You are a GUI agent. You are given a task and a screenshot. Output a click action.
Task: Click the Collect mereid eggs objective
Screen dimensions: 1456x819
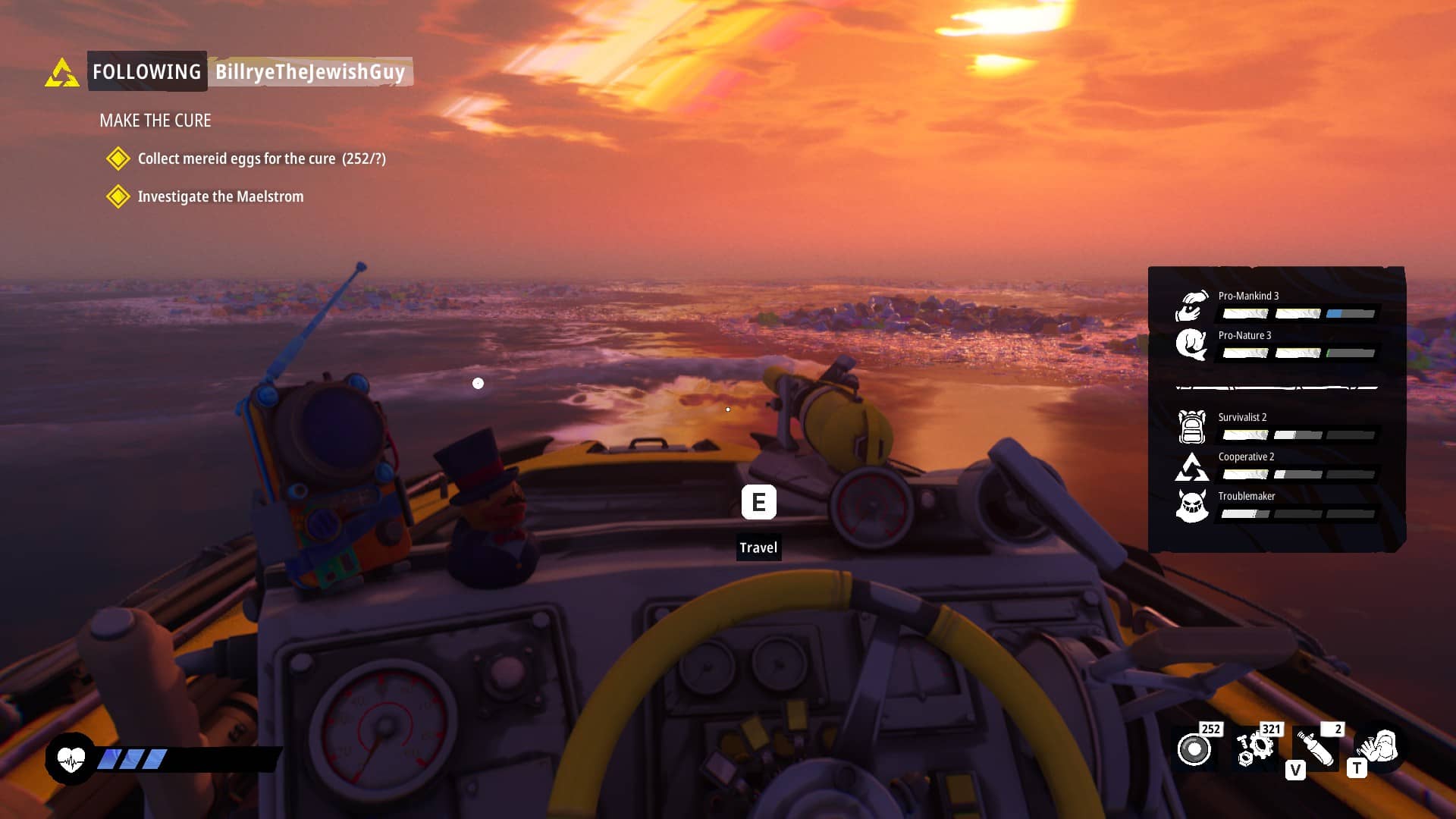(261, 158)
